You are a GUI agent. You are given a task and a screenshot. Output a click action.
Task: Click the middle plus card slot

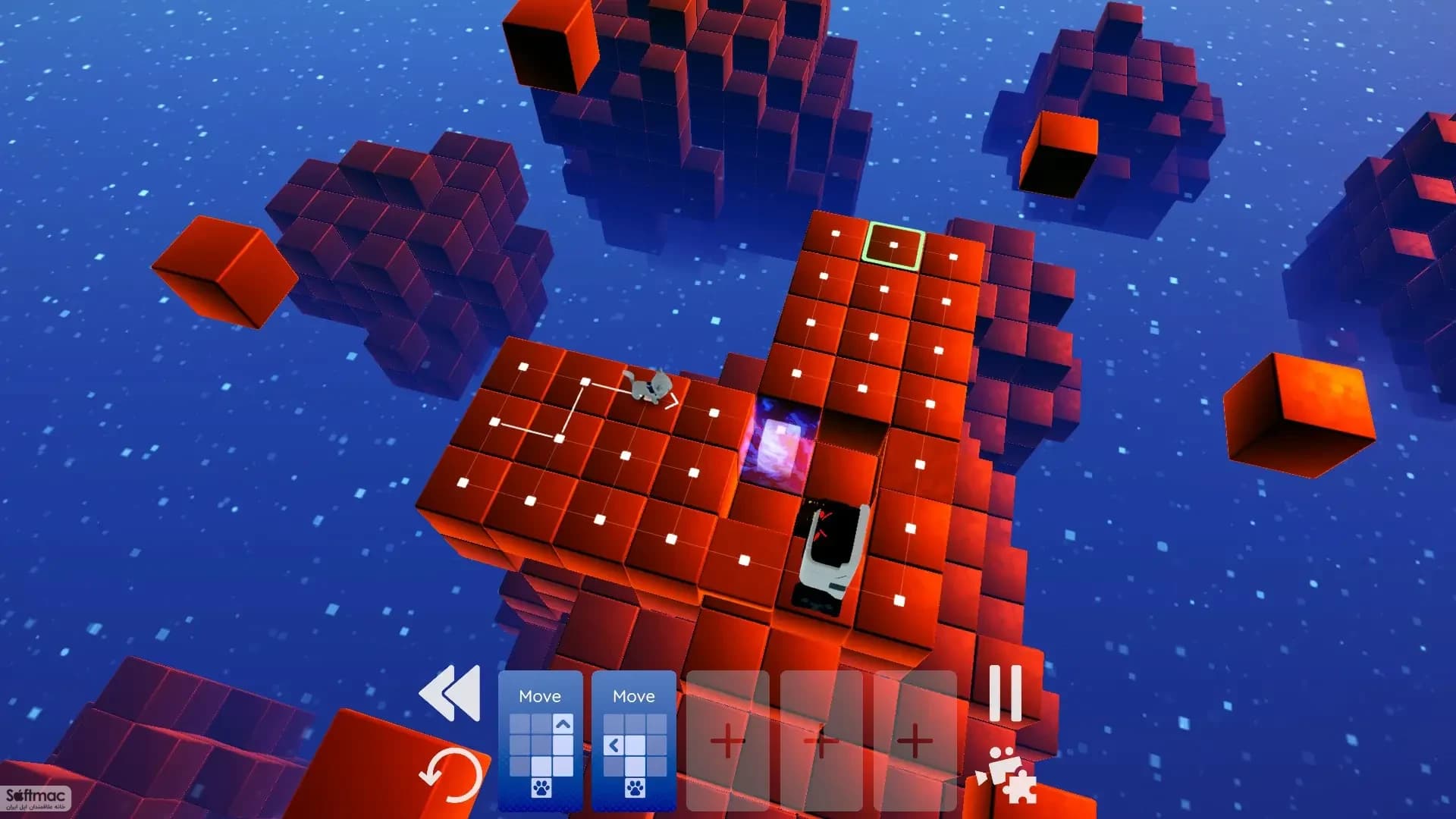coord(822,741)
